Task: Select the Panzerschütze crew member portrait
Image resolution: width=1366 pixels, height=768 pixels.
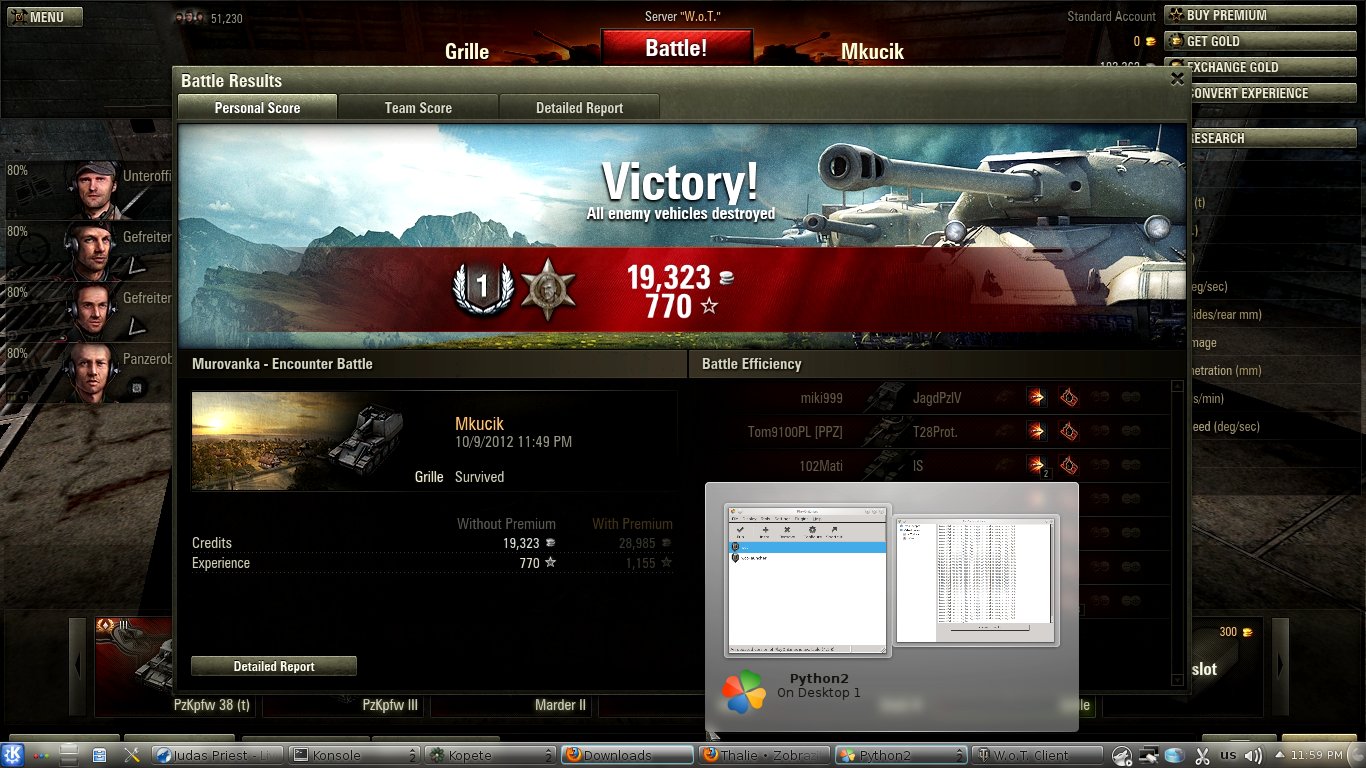Action: tap(92, 372)
